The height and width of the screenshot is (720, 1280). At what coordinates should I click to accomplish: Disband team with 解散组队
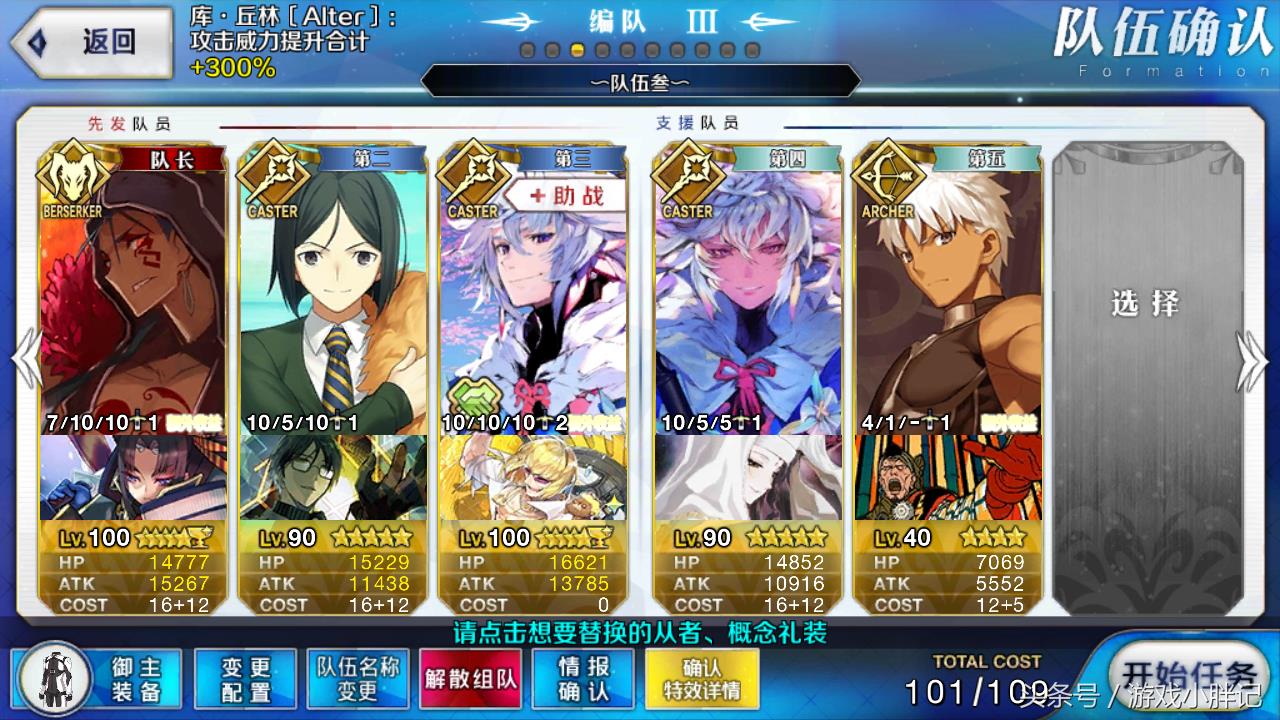(470, 679)
